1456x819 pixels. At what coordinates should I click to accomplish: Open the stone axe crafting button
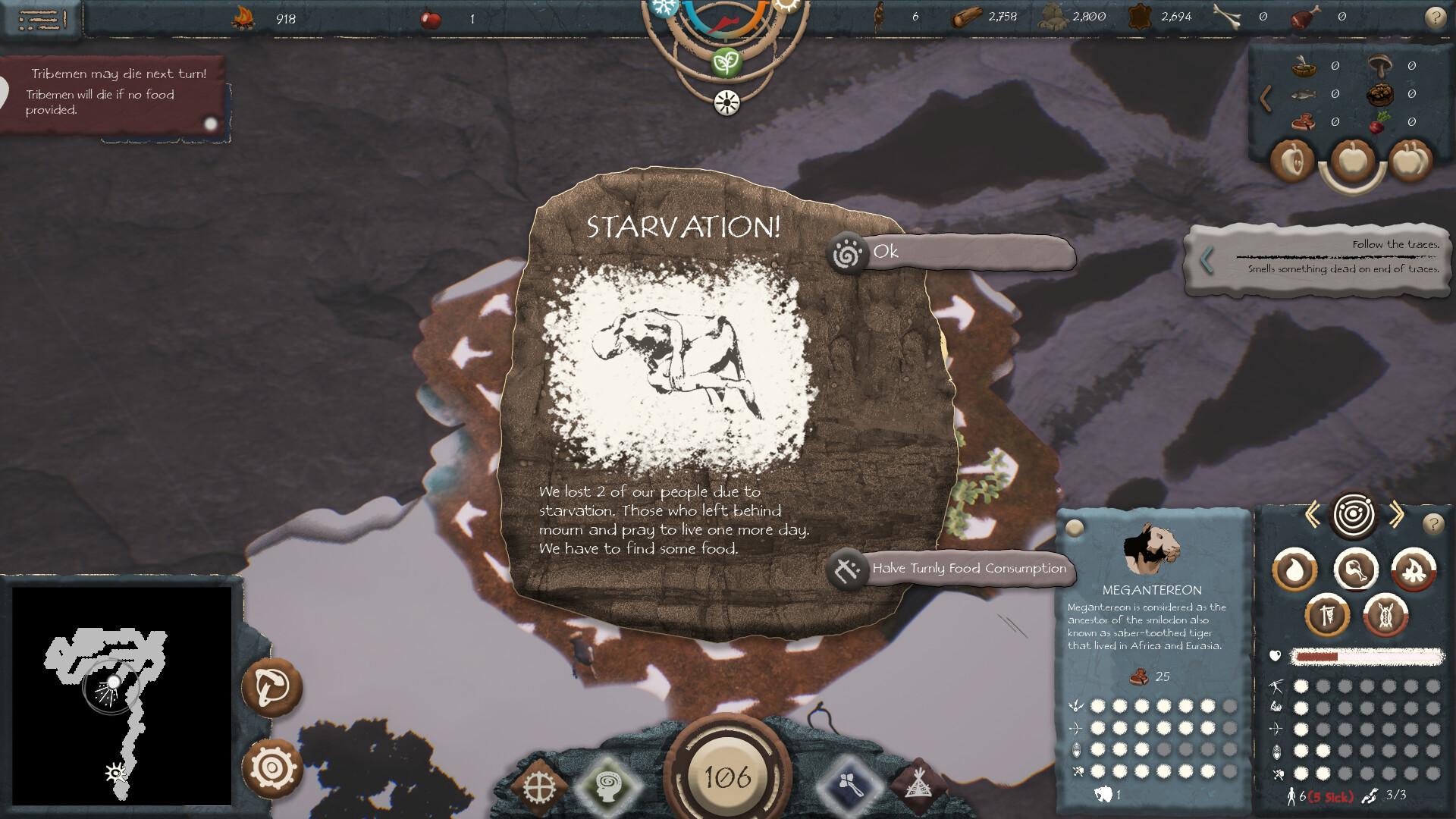(x=851, y=786)
